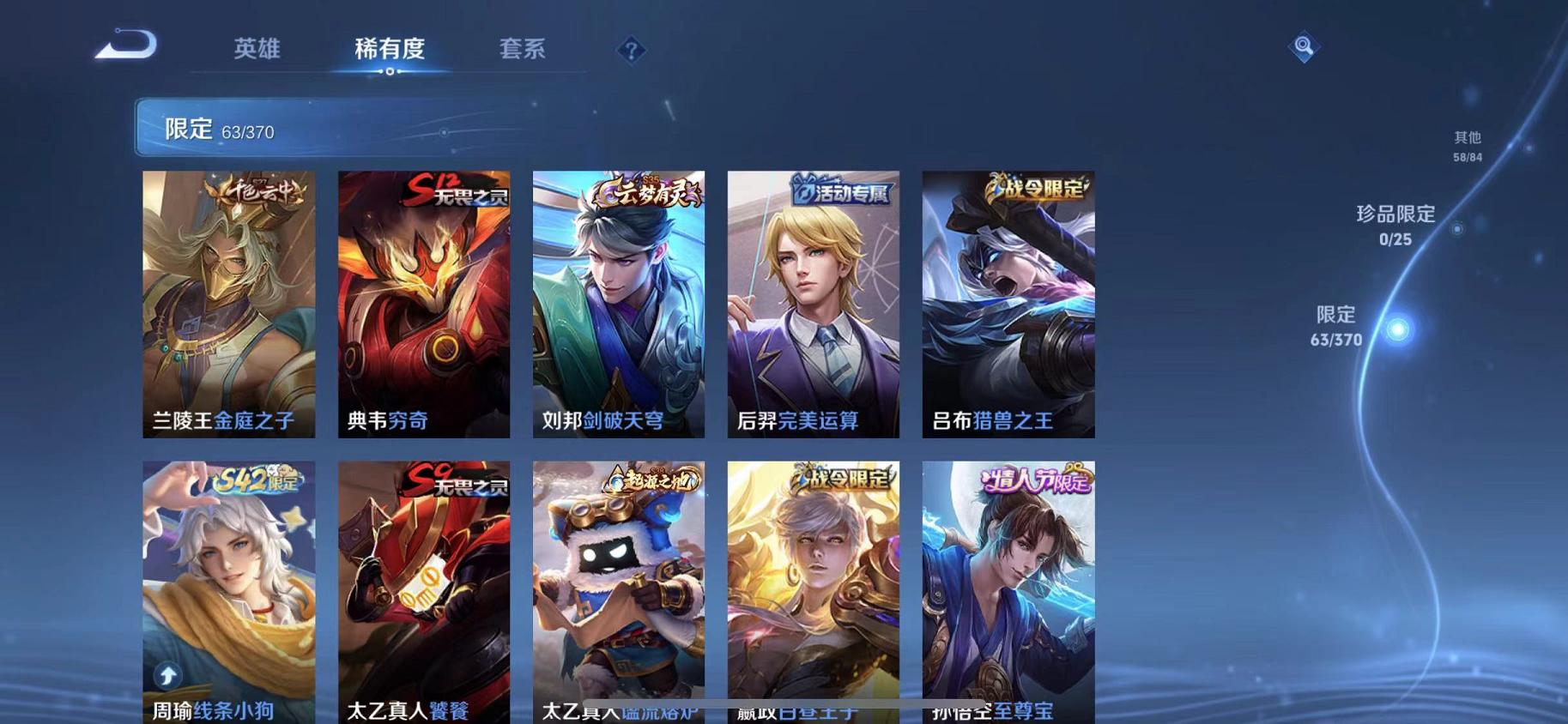Screen dimensions: 1568x724
Task: Open the 刘邦剑破天穹 skin thumbnail
Action: 618,305
